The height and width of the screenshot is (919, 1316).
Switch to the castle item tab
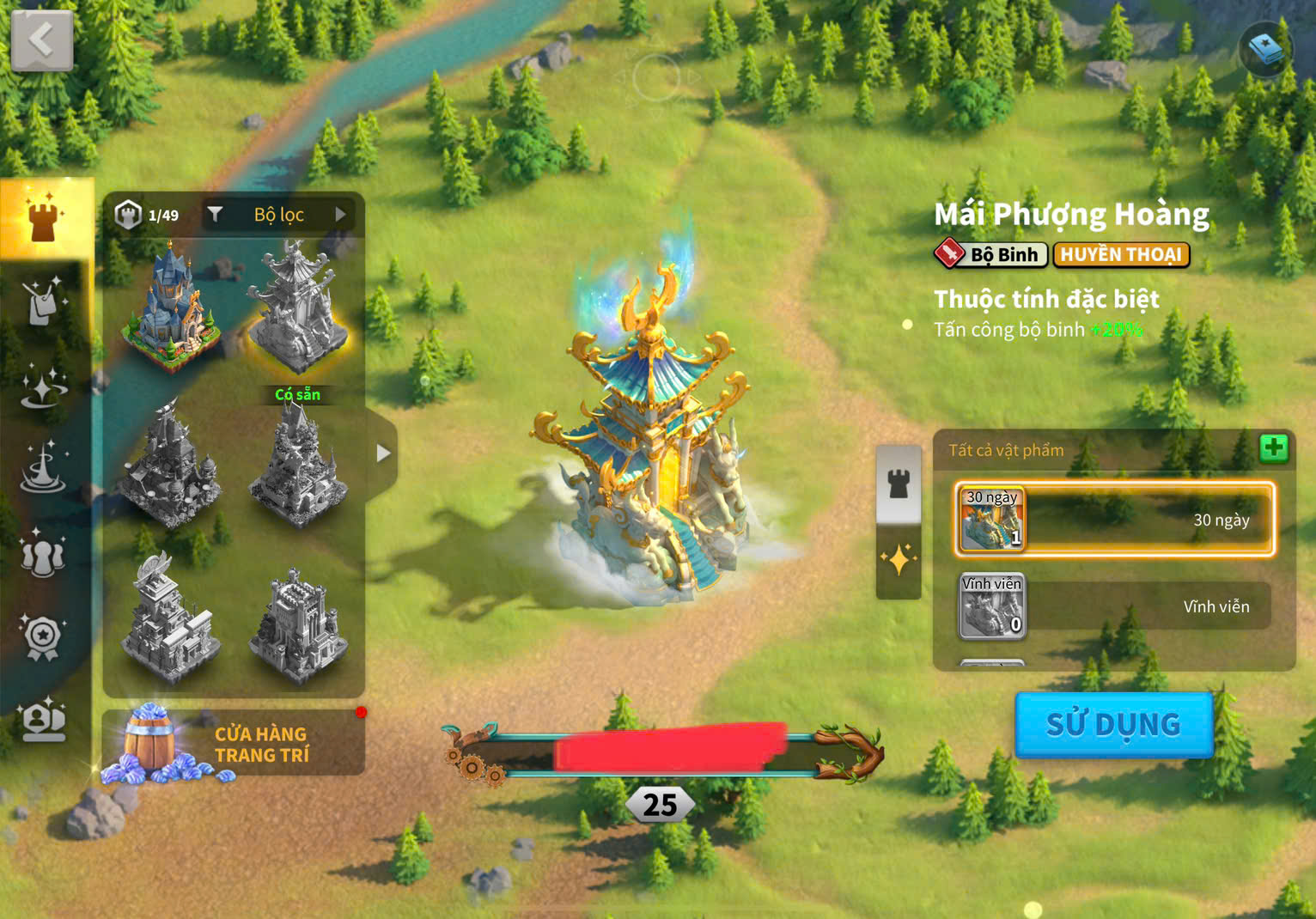[899, 484]
